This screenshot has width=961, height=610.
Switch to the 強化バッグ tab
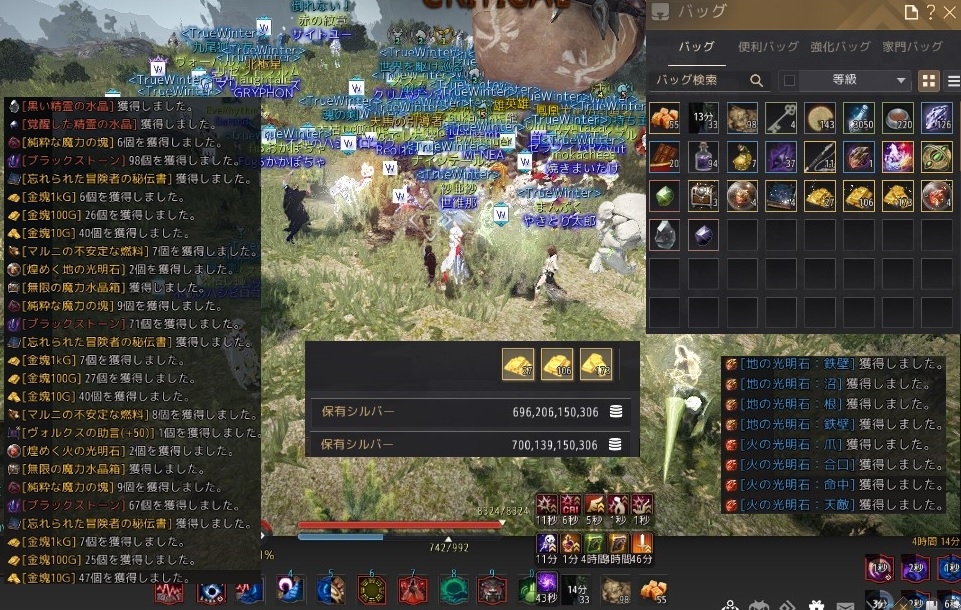[x=839, y=47]
